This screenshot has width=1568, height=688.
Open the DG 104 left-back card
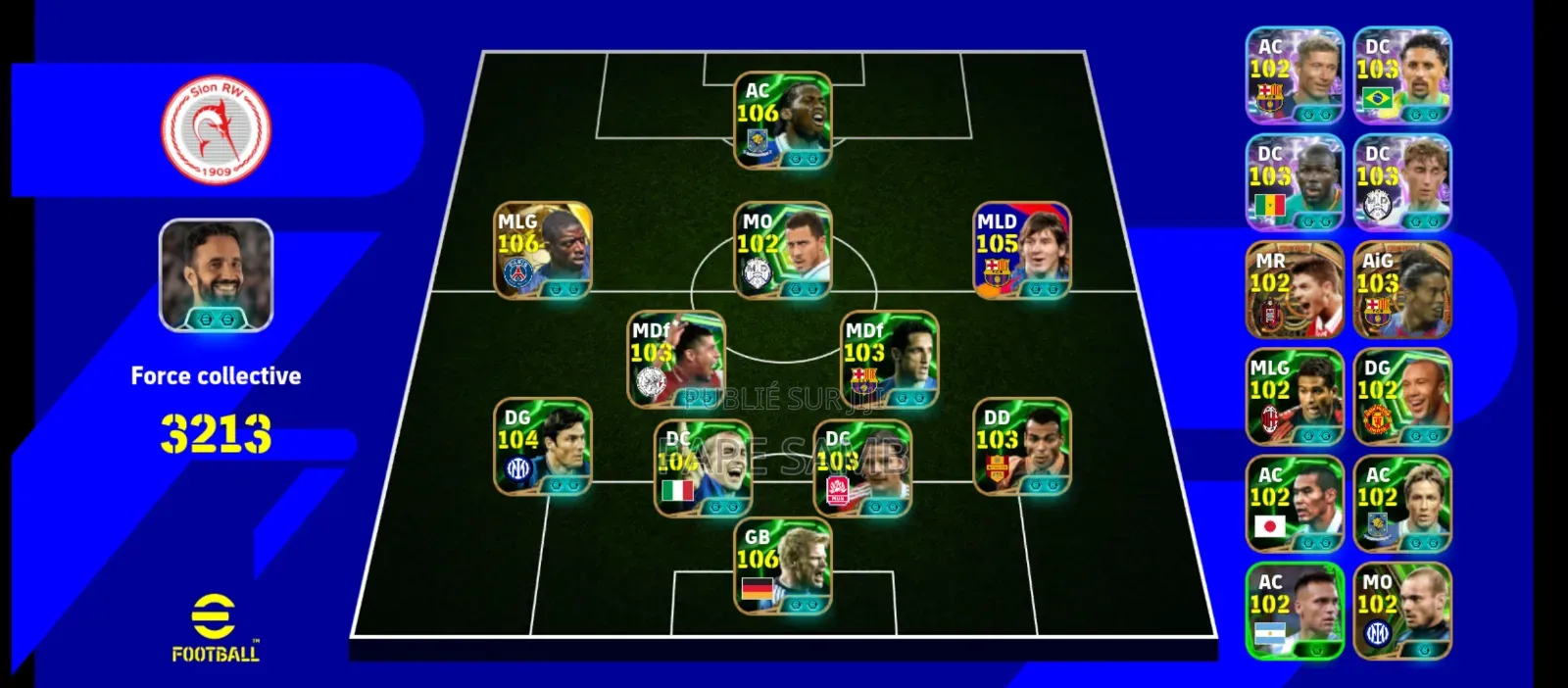[542, 446]
